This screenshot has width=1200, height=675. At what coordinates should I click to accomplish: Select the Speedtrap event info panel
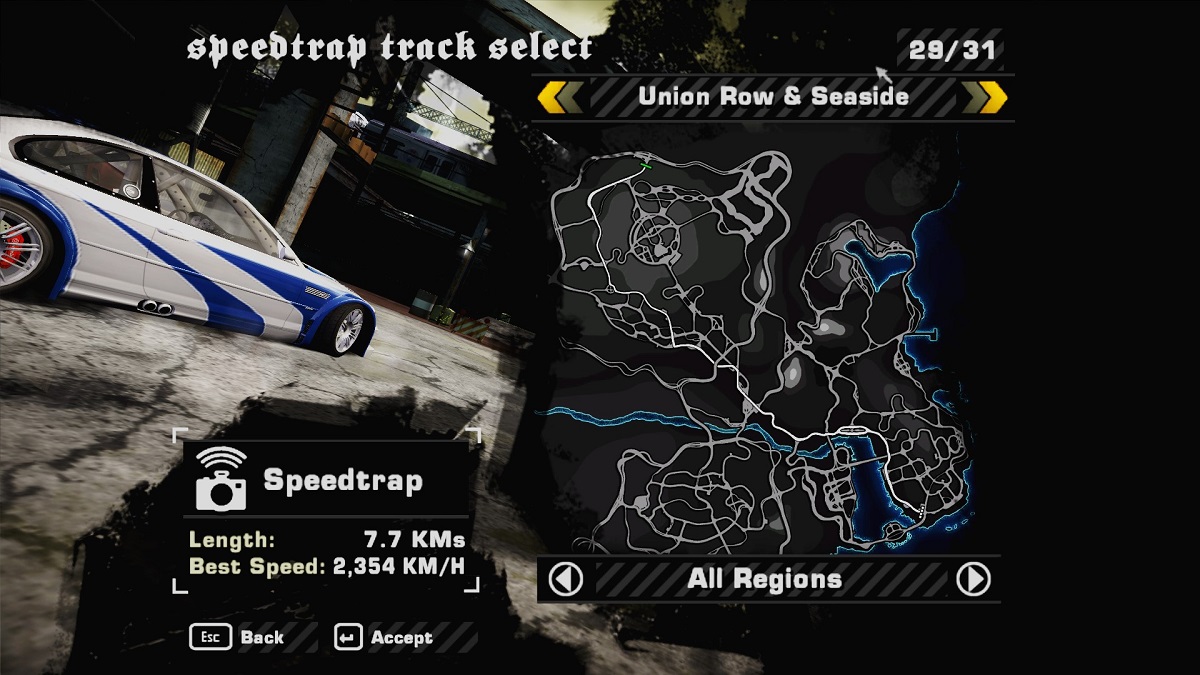click(x=328, y=510)
